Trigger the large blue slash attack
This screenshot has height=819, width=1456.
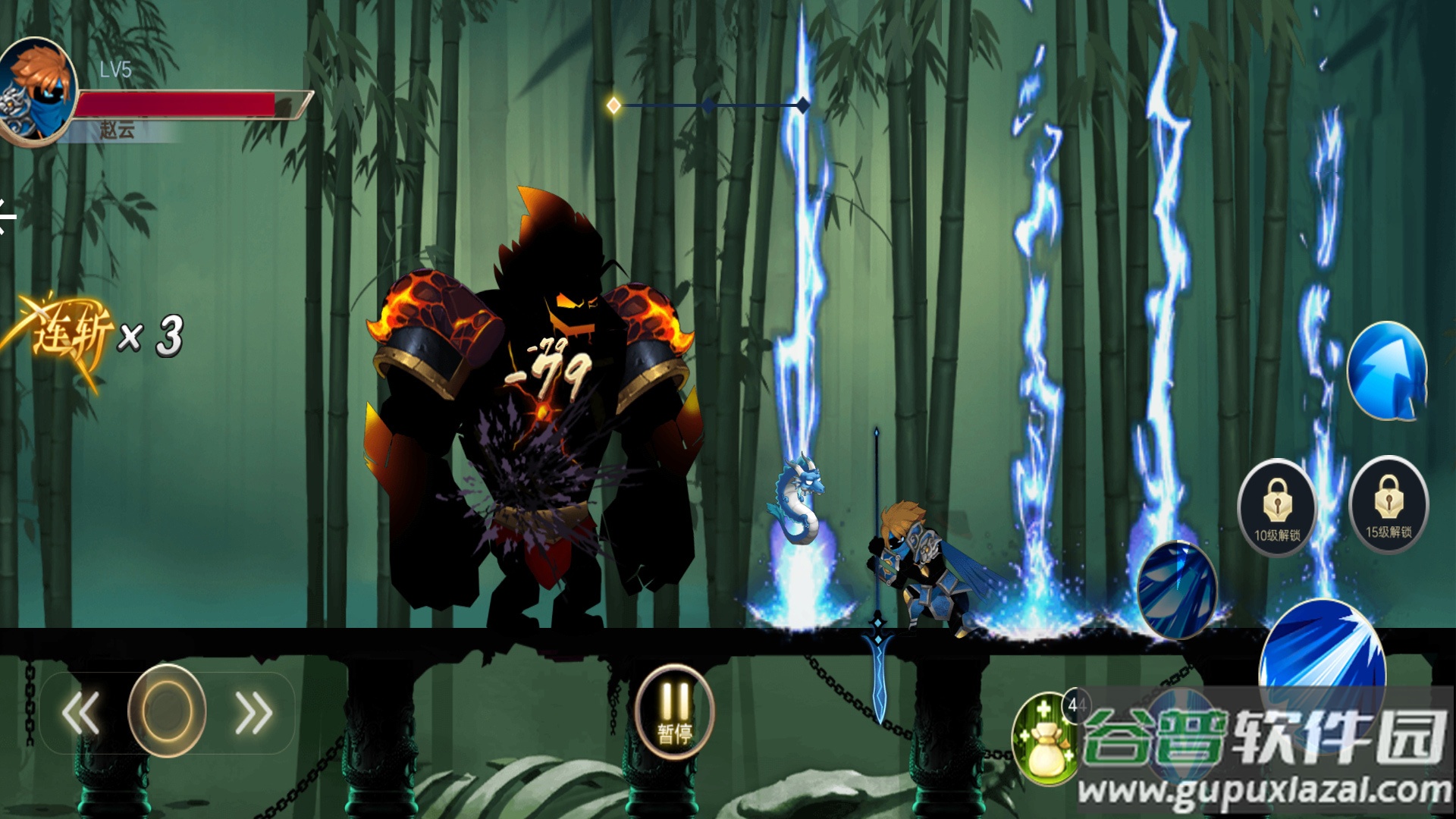click(1323, 652)
